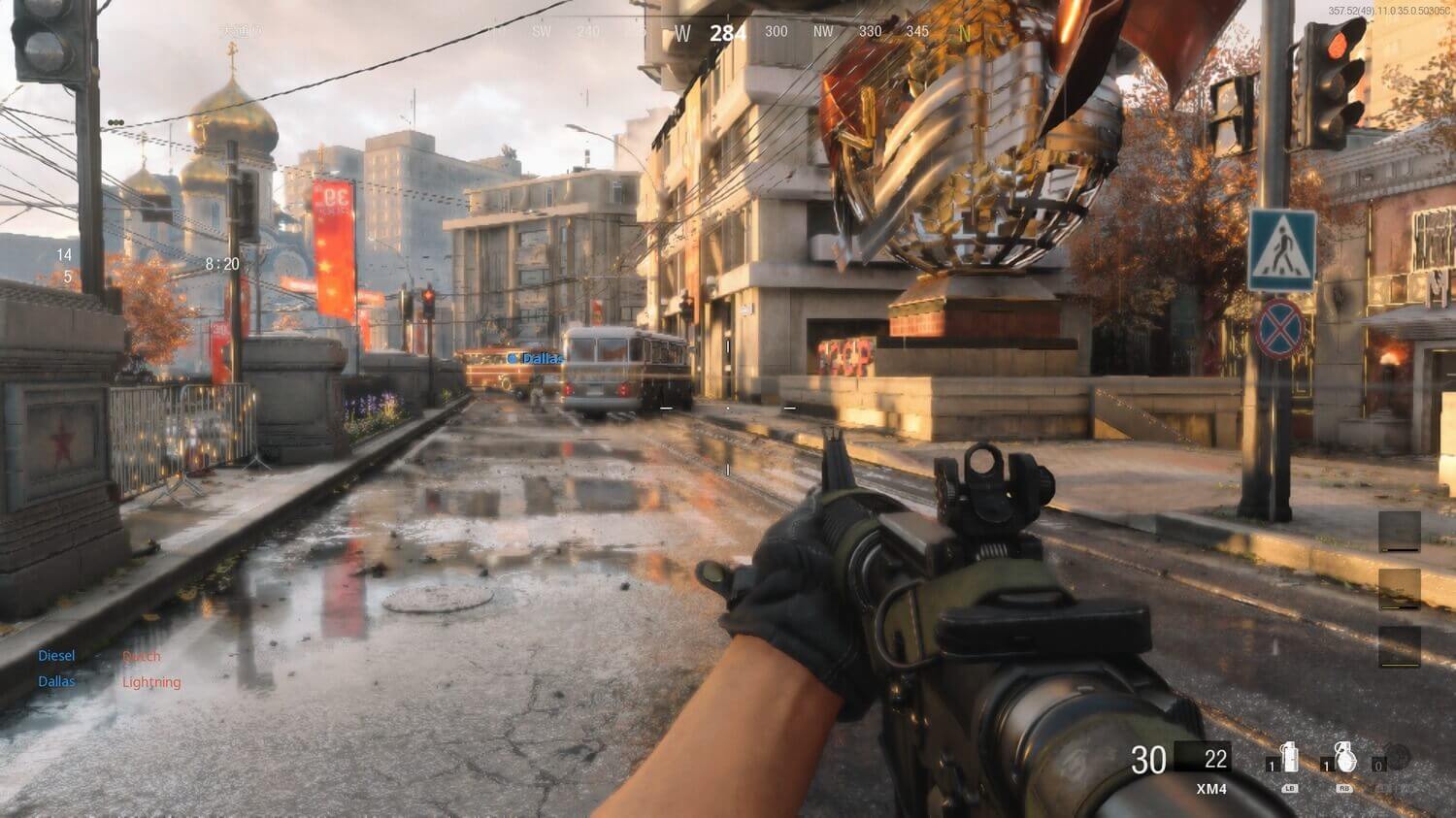
Task: Choose enemy player Lightning in roster
Action: (x=151, y=682)
